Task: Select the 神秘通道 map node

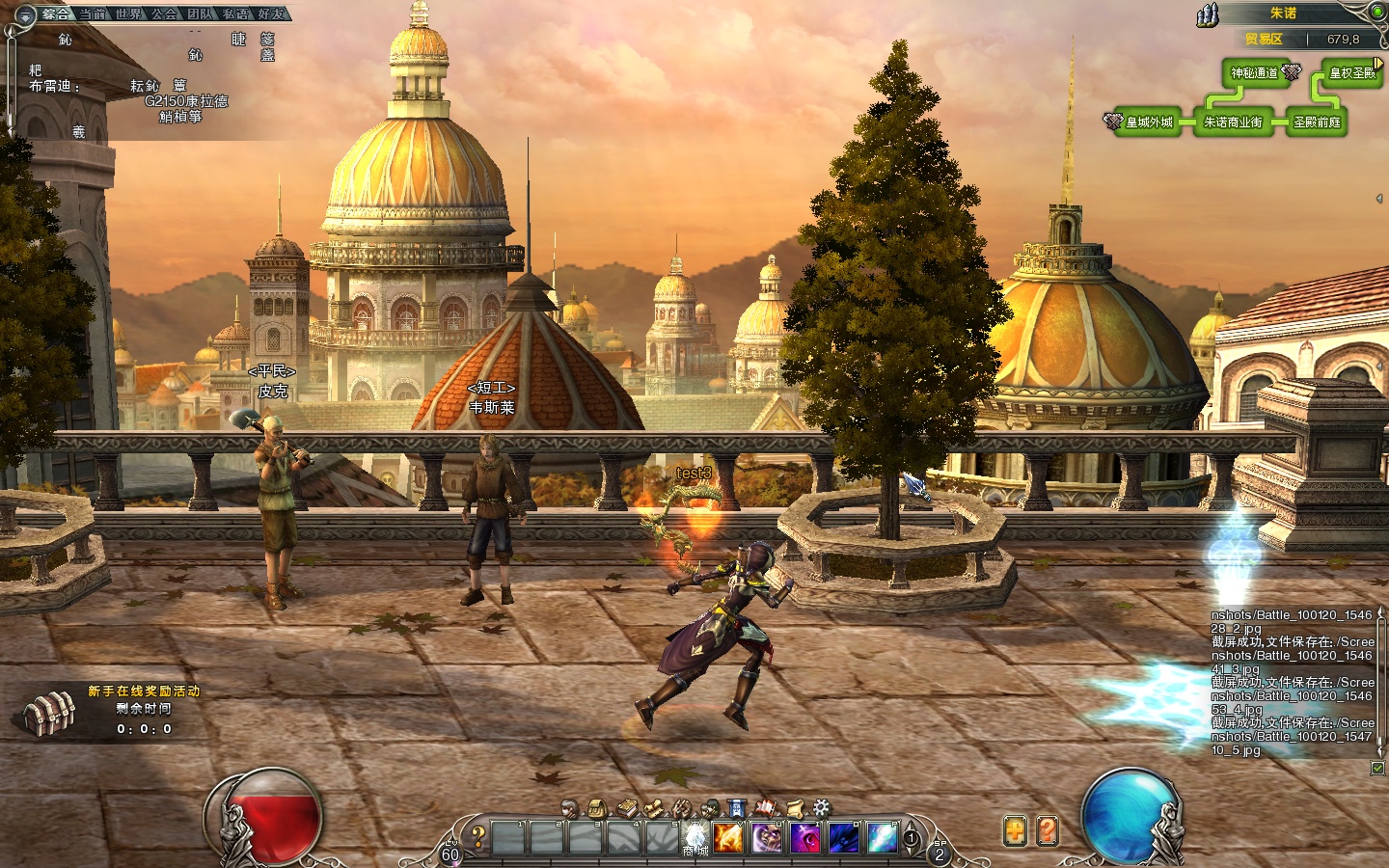Action: tap(1255, 73)
